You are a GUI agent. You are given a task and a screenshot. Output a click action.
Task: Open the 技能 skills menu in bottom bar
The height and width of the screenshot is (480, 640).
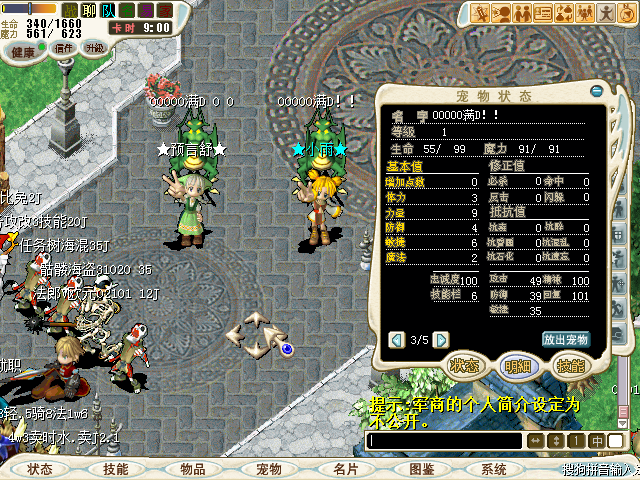(x=116, y=469)
